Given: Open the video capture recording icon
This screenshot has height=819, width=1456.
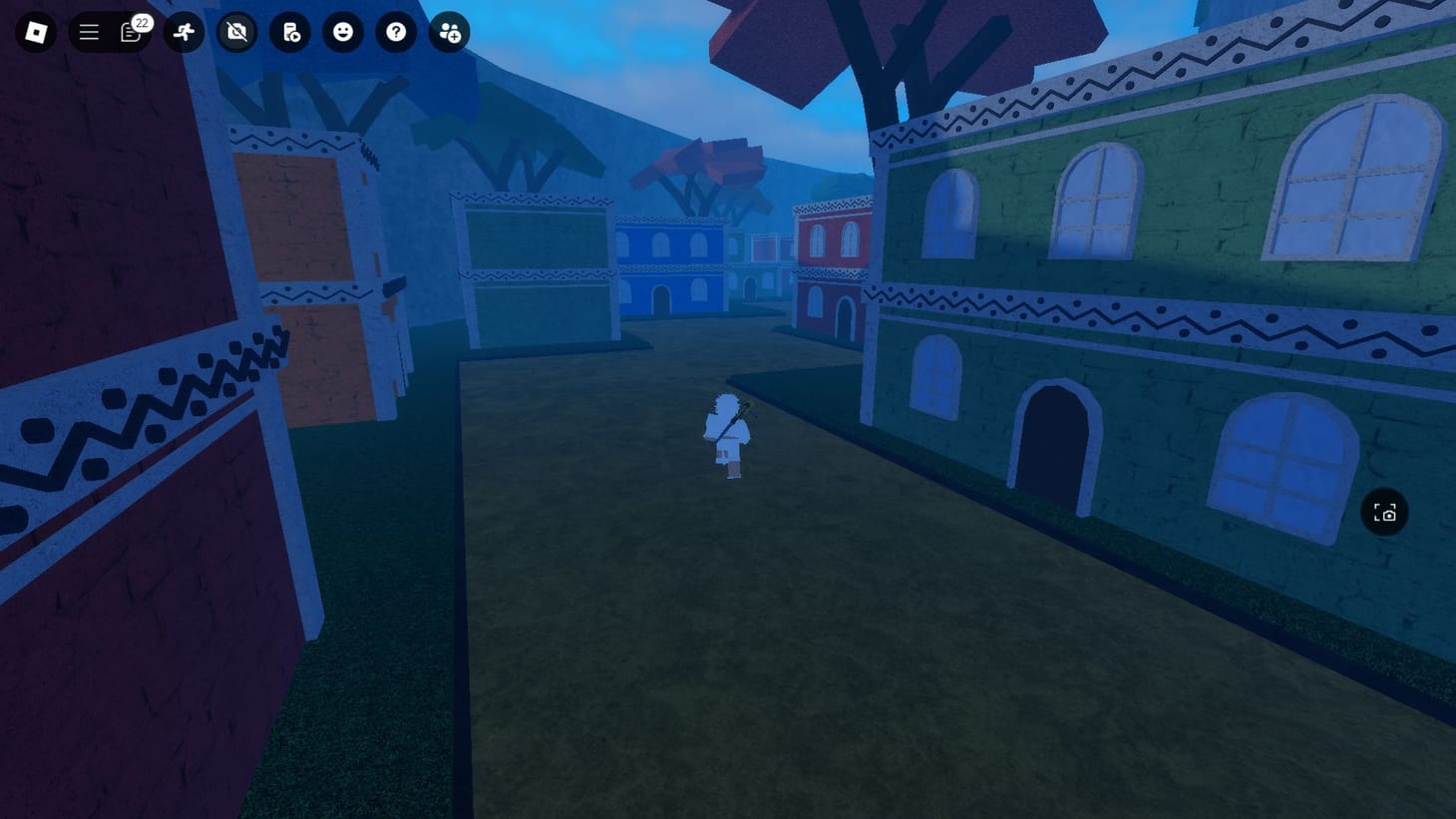Looking at the screenshot, I should pos(290,32).
